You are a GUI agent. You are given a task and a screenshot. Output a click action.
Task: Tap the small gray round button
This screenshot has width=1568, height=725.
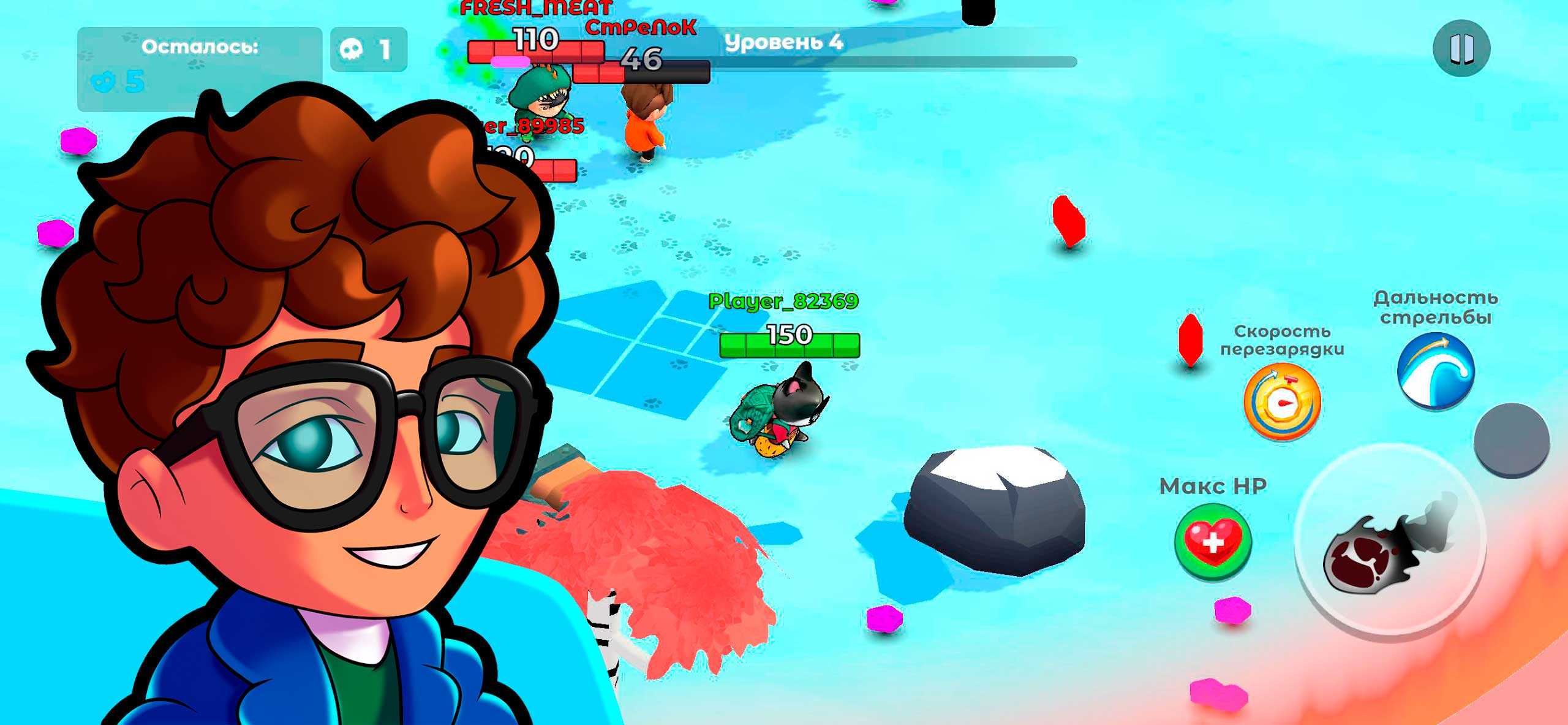pyautogui.click(x=1511, y=439)
